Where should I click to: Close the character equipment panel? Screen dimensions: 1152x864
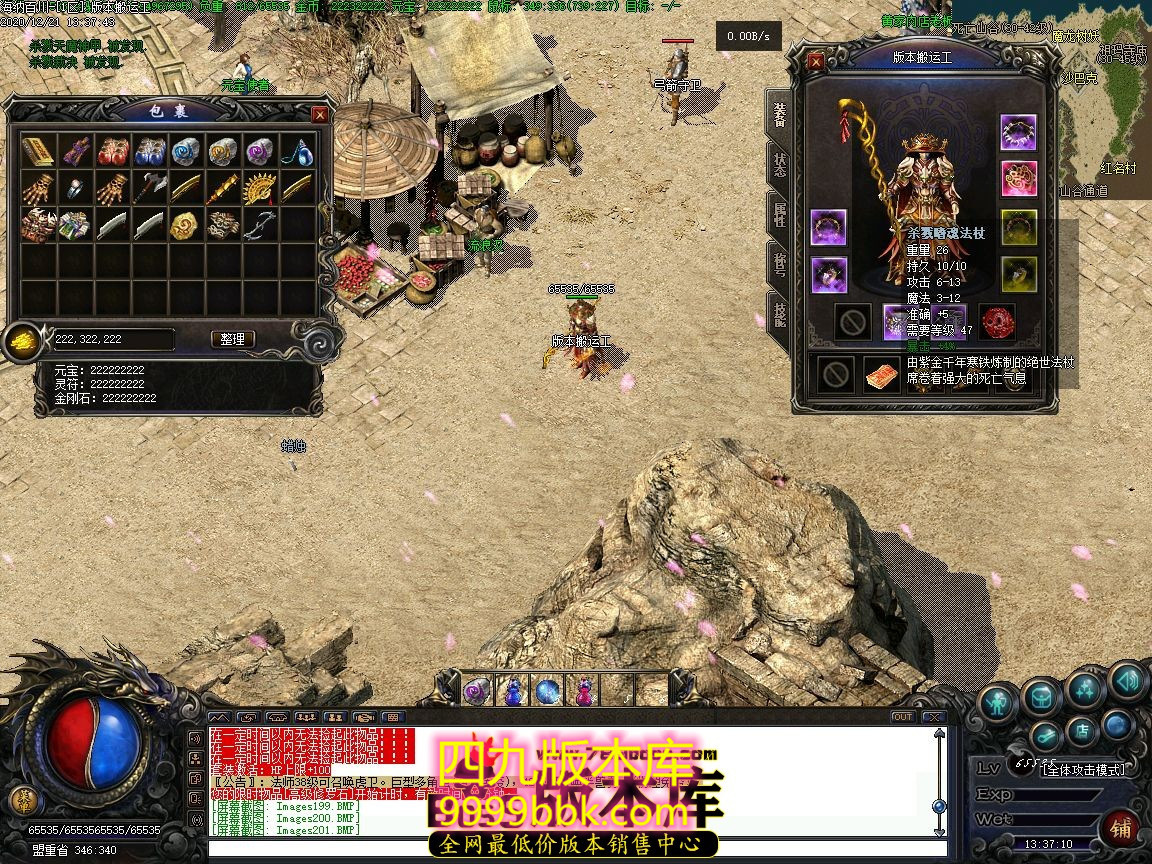tap(816, 61)
